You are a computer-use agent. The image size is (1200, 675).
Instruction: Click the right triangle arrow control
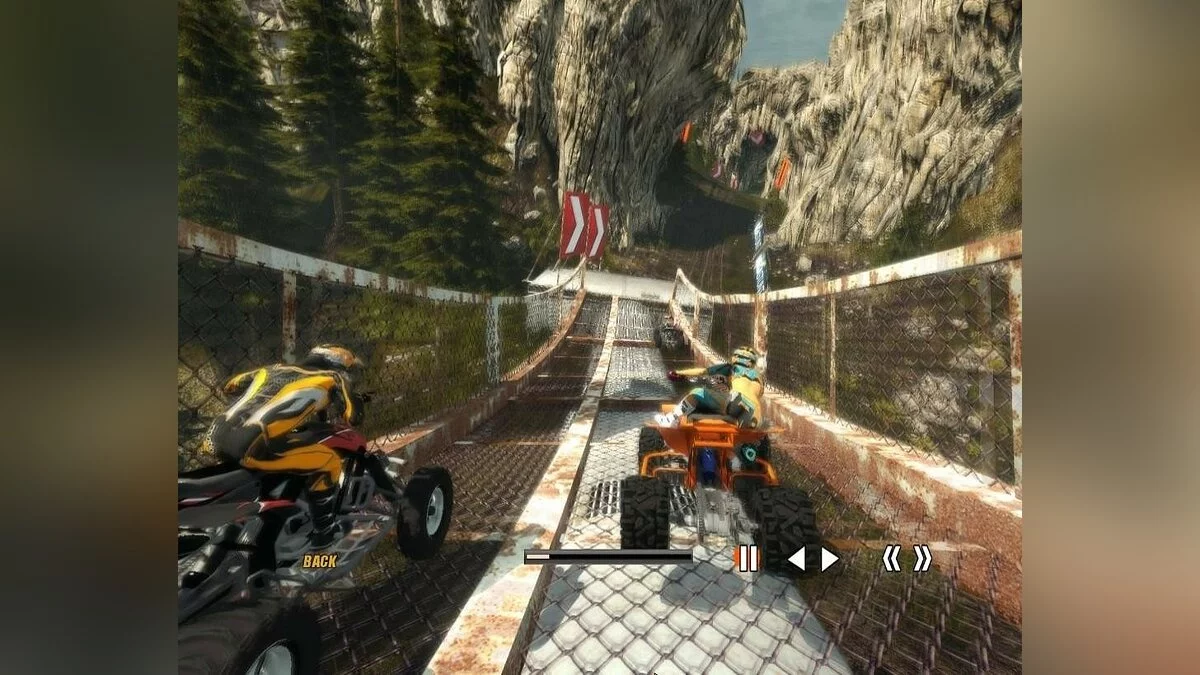[829, 559]
